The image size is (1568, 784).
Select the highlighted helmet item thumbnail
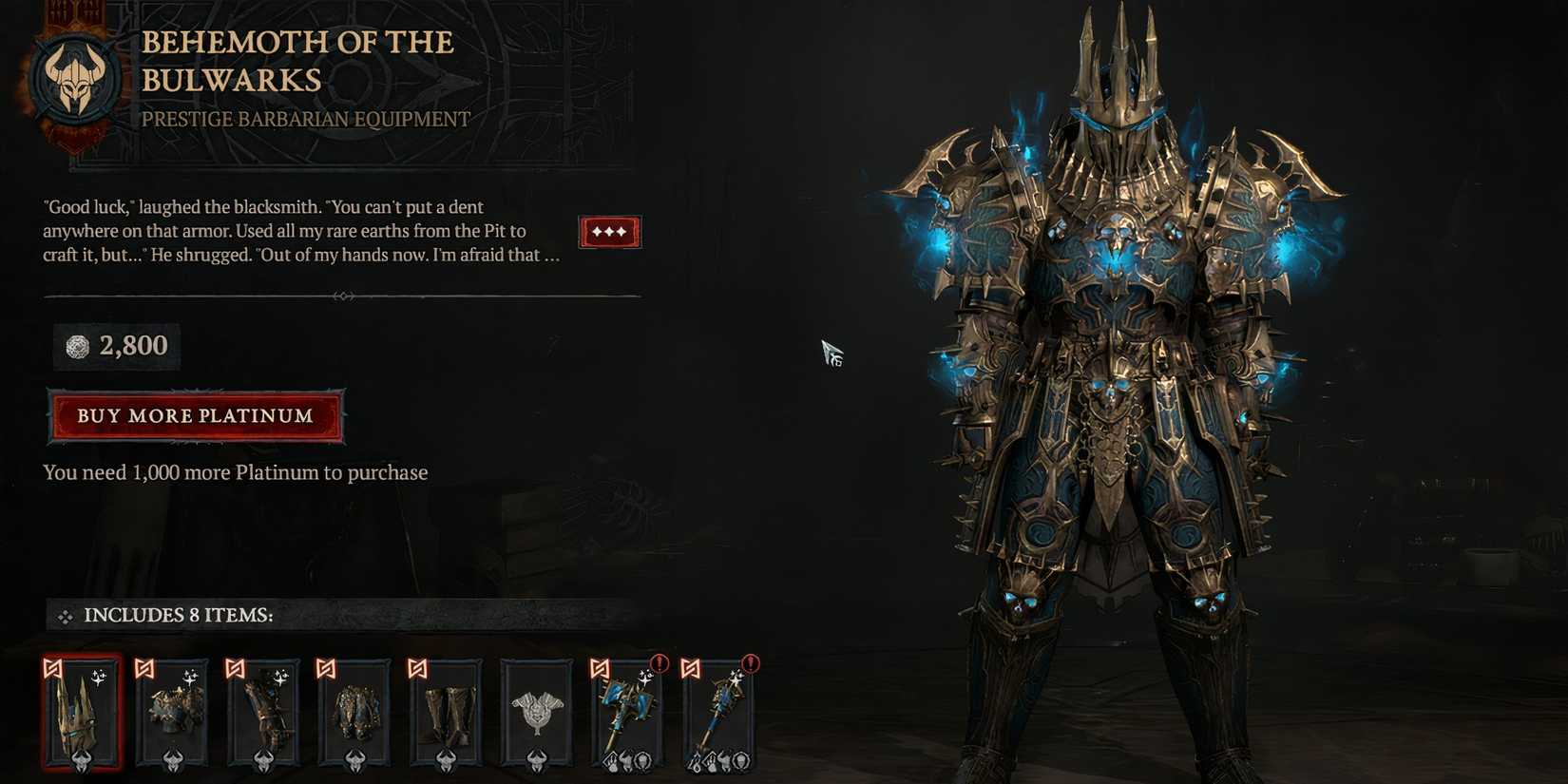(x=81, y=713)
